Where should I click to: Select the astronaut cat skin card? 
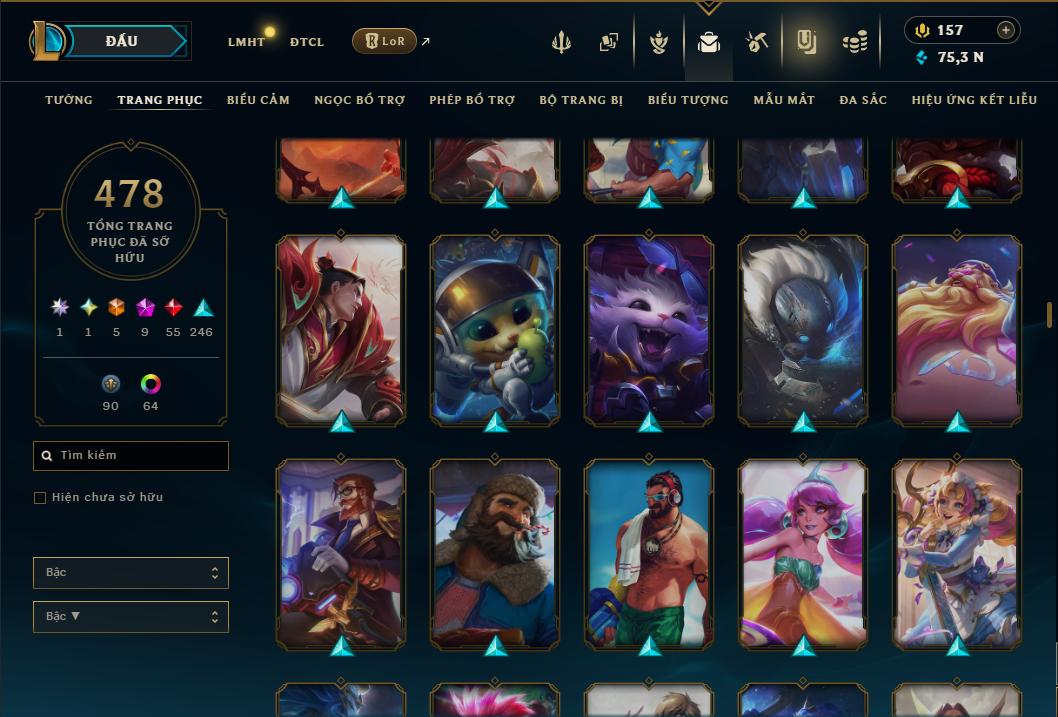pos(495,330)
